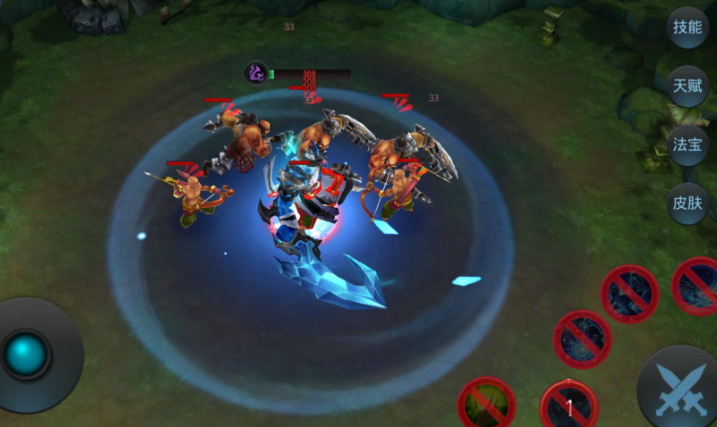The width and height of the screenshot is (717, 427).
Task: Tap the cyan virtual joystick knob
Action: point(26,355)
